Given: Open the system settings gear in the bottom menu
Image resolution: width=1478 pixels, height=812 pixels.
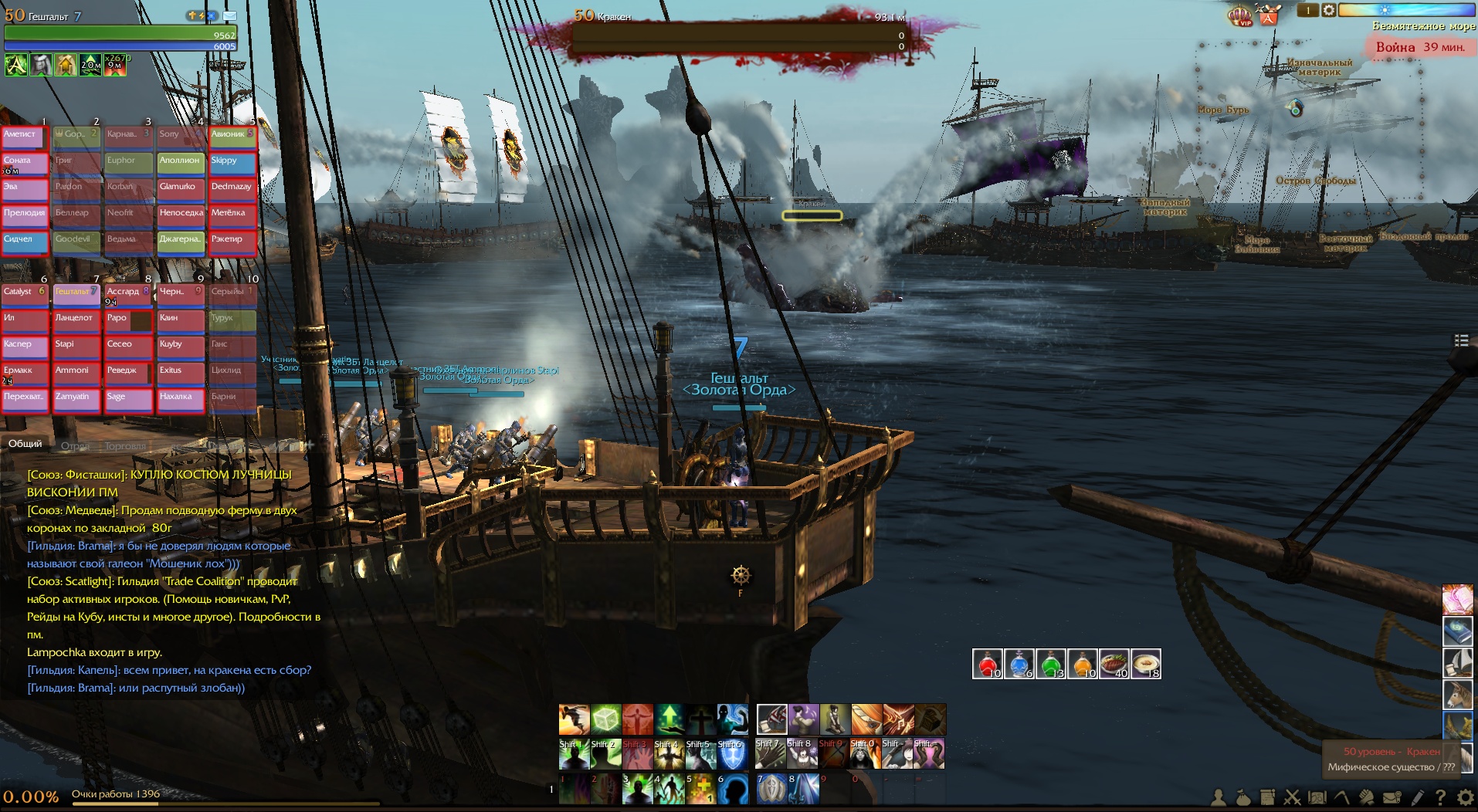Looking at the screenshot, I should click(1464, 798).
